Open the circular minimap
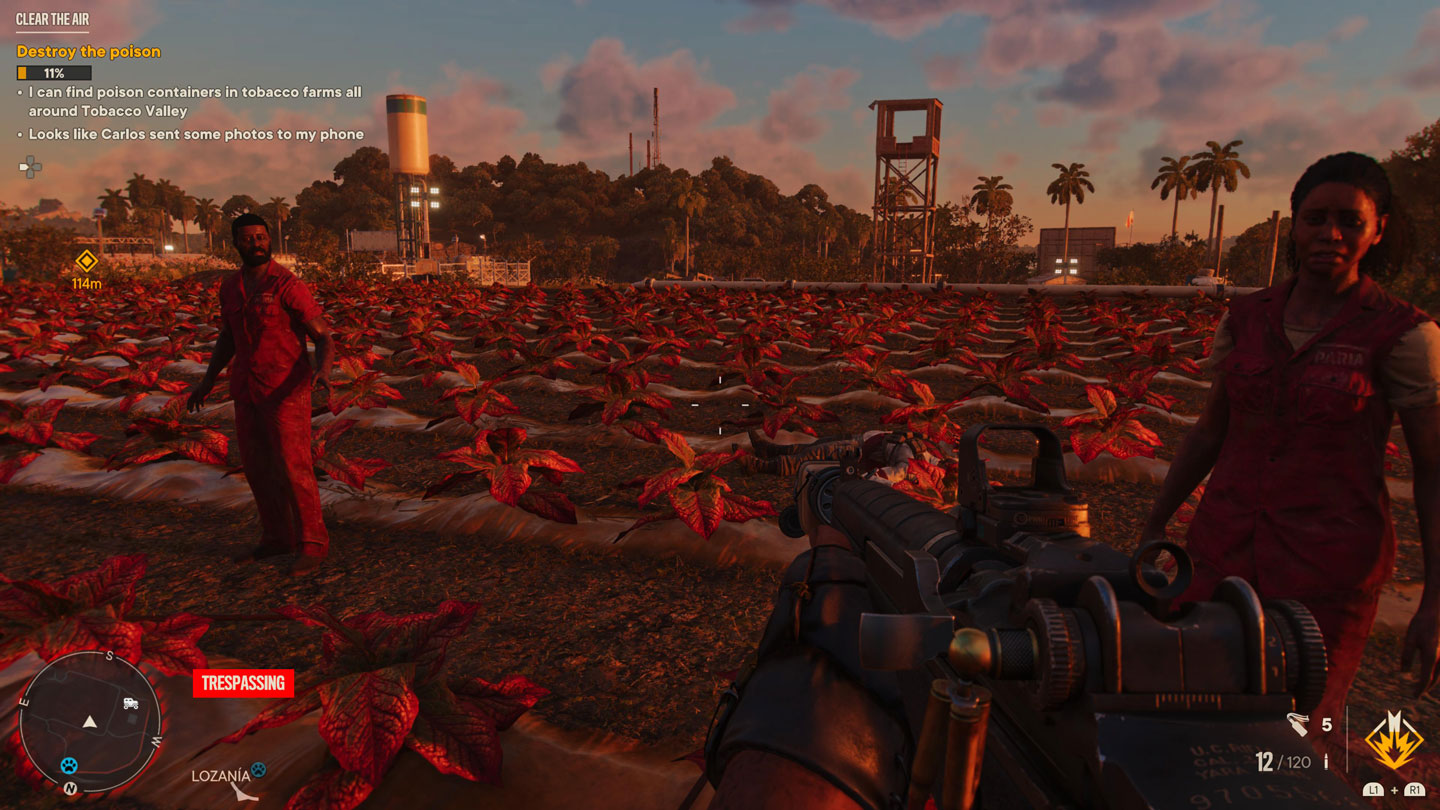This screenshot has height=810, width=1440. pos(90,721)
